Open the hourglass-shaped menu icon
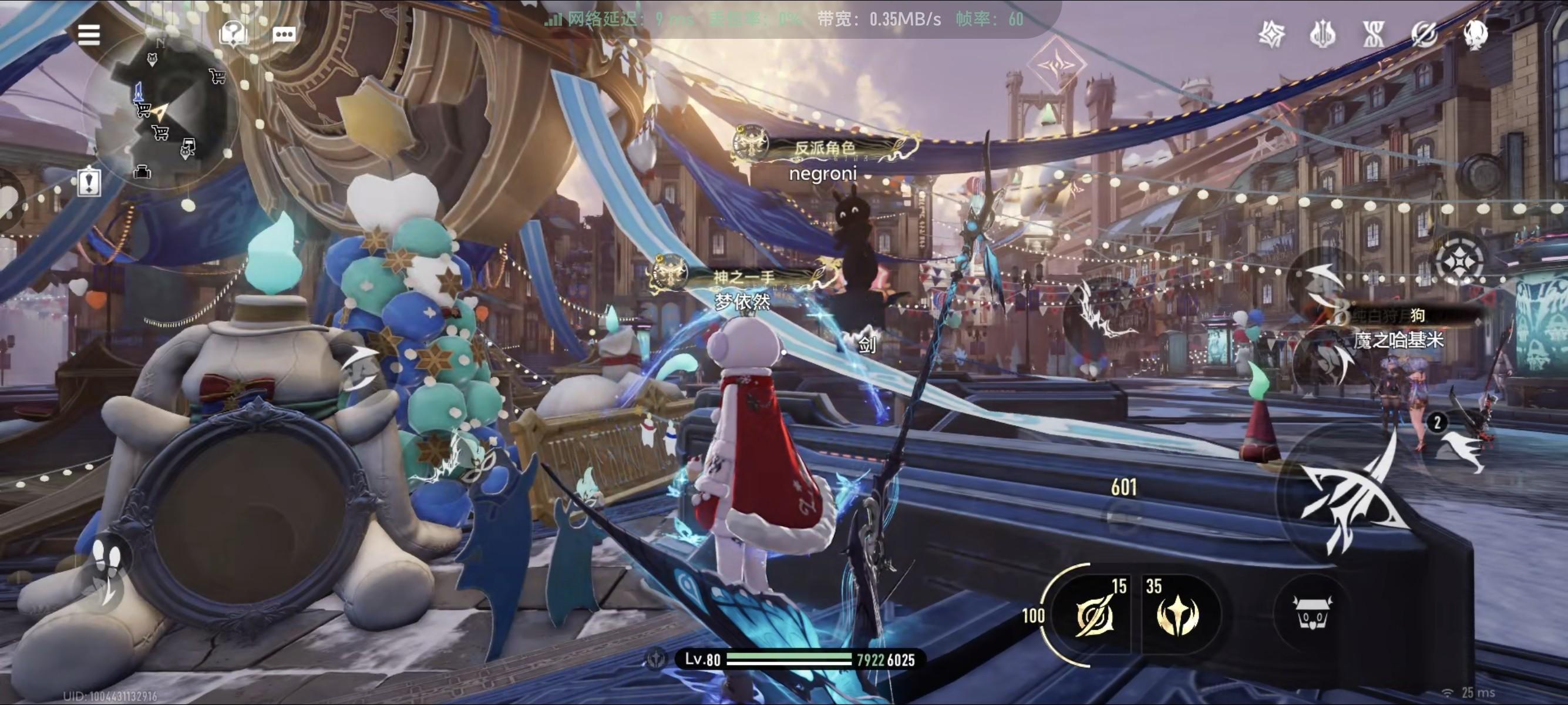 tap(1374, 33)
